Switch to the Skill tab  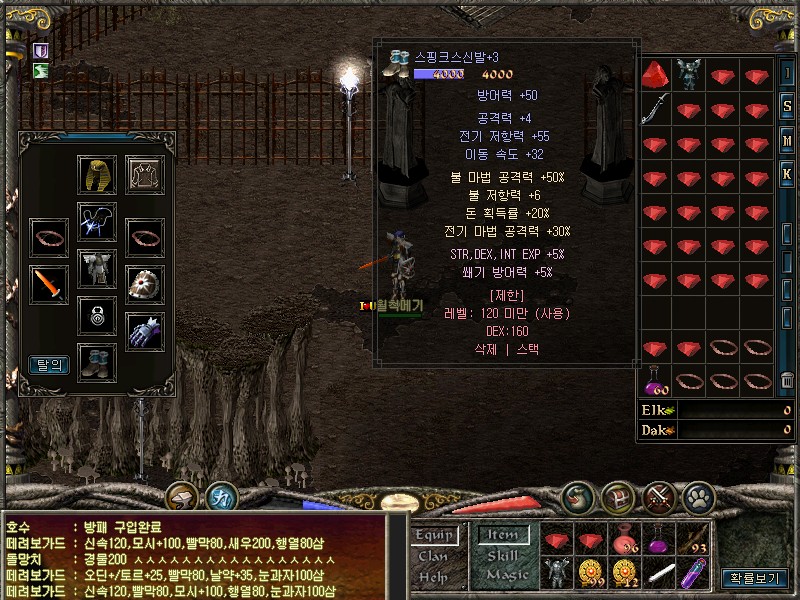click(x=503, y=556)
